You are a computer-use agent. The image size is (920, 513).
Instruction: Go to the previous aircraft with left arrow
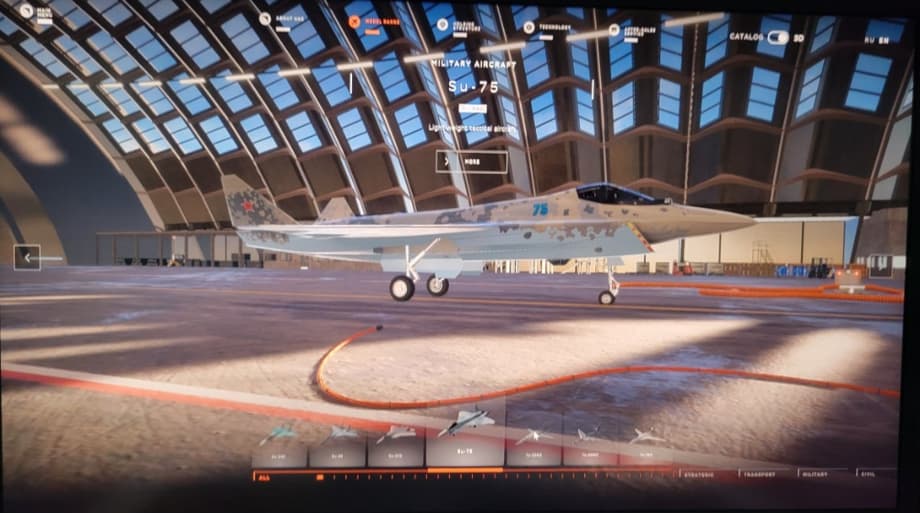click(27, 257)
